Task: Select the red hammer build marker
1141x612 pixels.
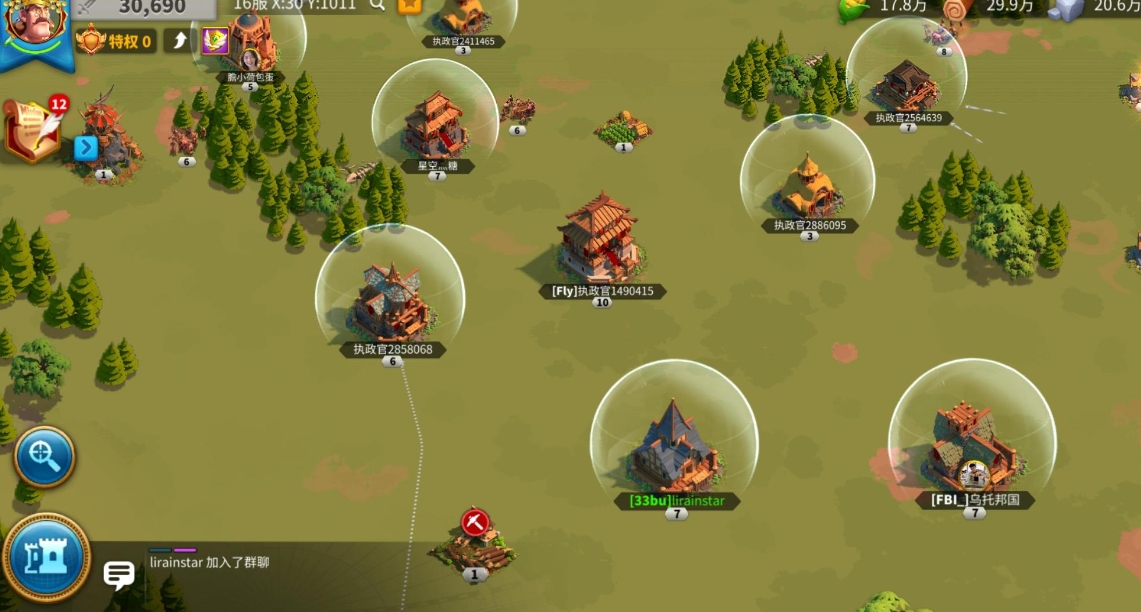Action: pos(475,522)
